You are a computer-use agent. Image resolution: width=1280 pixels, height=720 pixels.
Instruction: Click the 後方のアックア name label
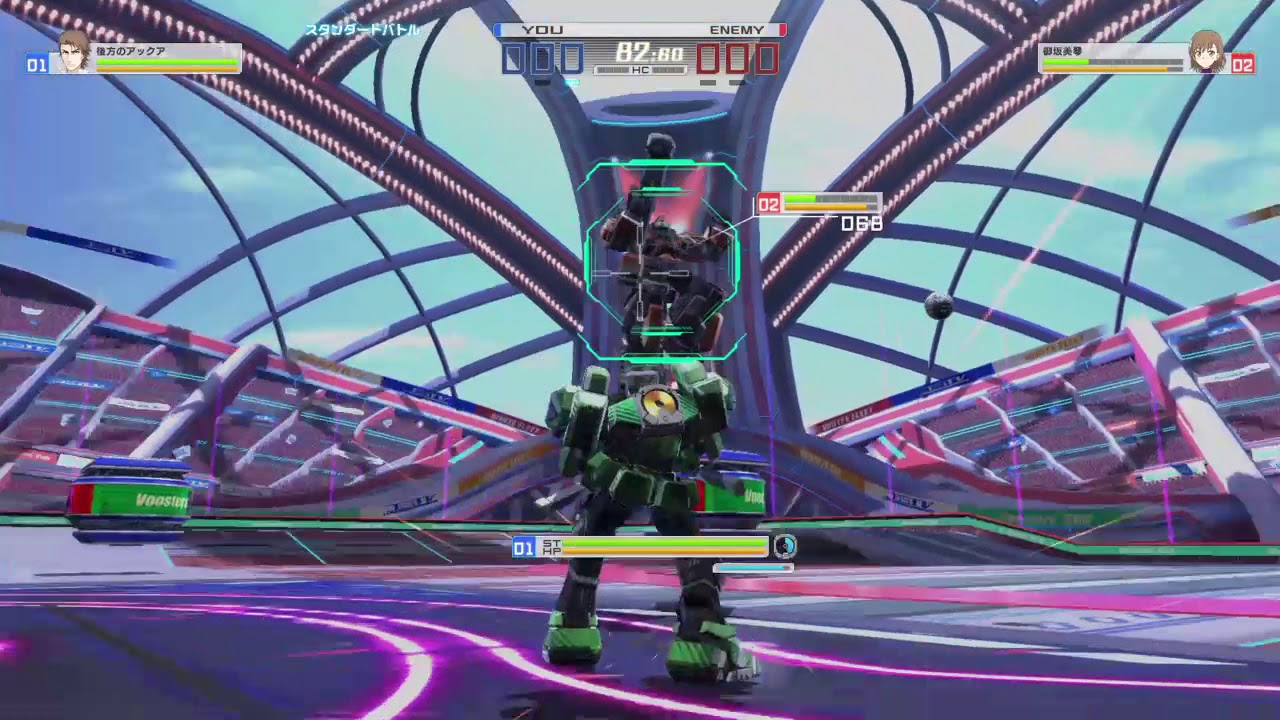[x=130, y=48]
